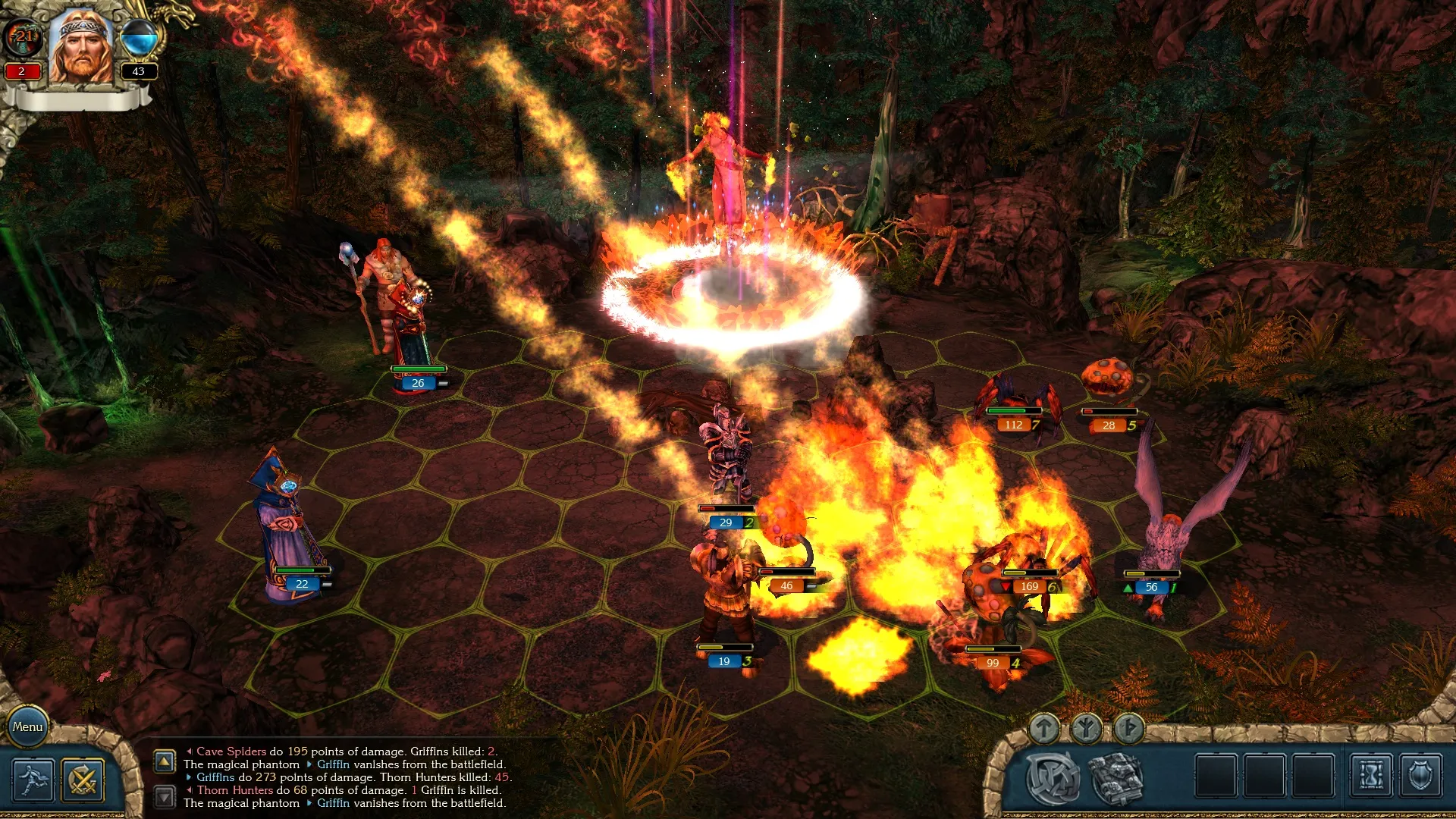1456x819 pixels.
Task: Click the fiery rage orb
Action: tap(23, 38)
